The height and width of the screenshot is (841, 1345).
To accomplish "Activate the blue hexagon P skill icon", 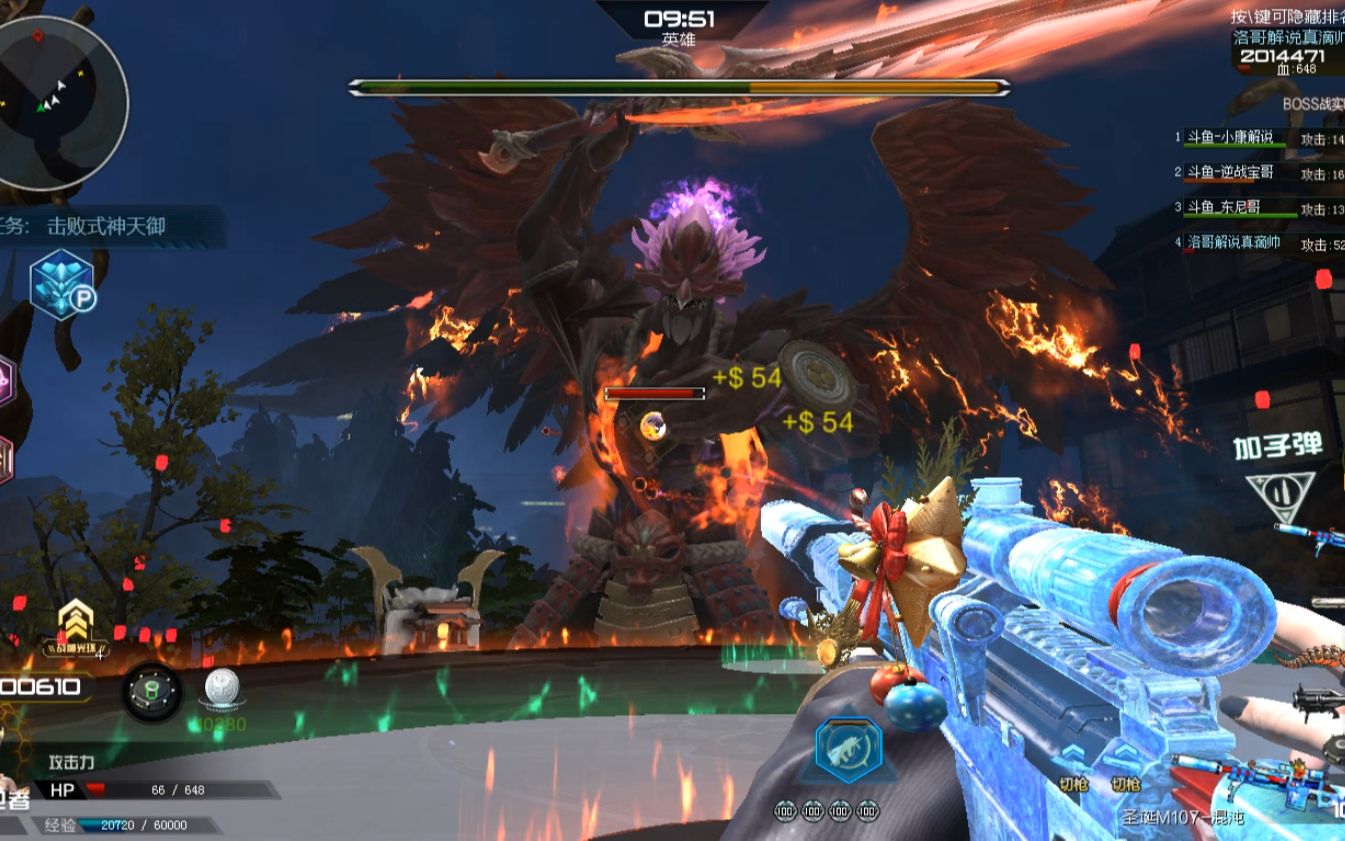I will point(61,285).
